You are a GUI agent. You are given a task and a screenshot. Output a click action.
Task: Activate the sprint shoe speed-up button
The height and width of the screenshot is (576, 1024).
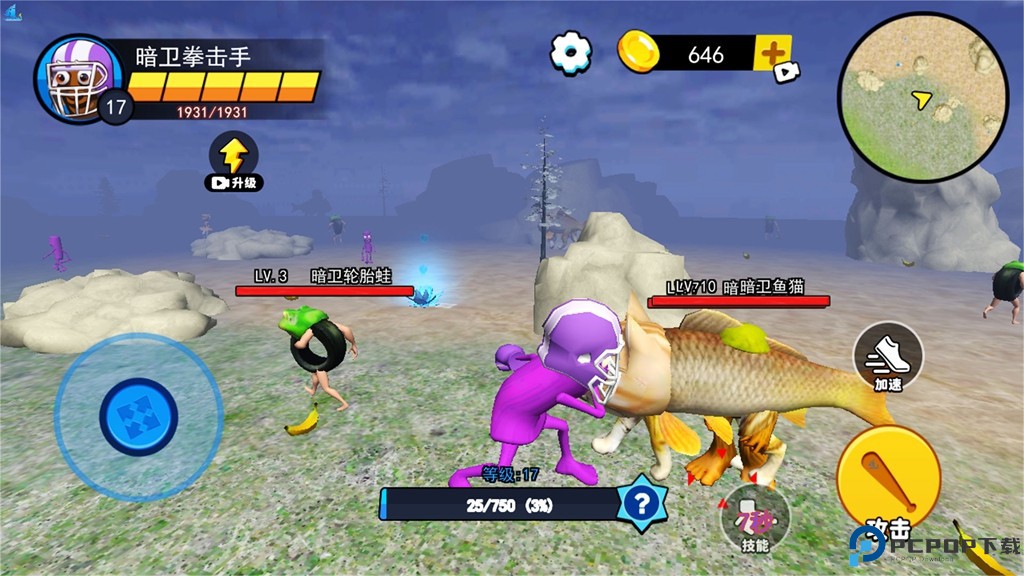coord(888,353)
